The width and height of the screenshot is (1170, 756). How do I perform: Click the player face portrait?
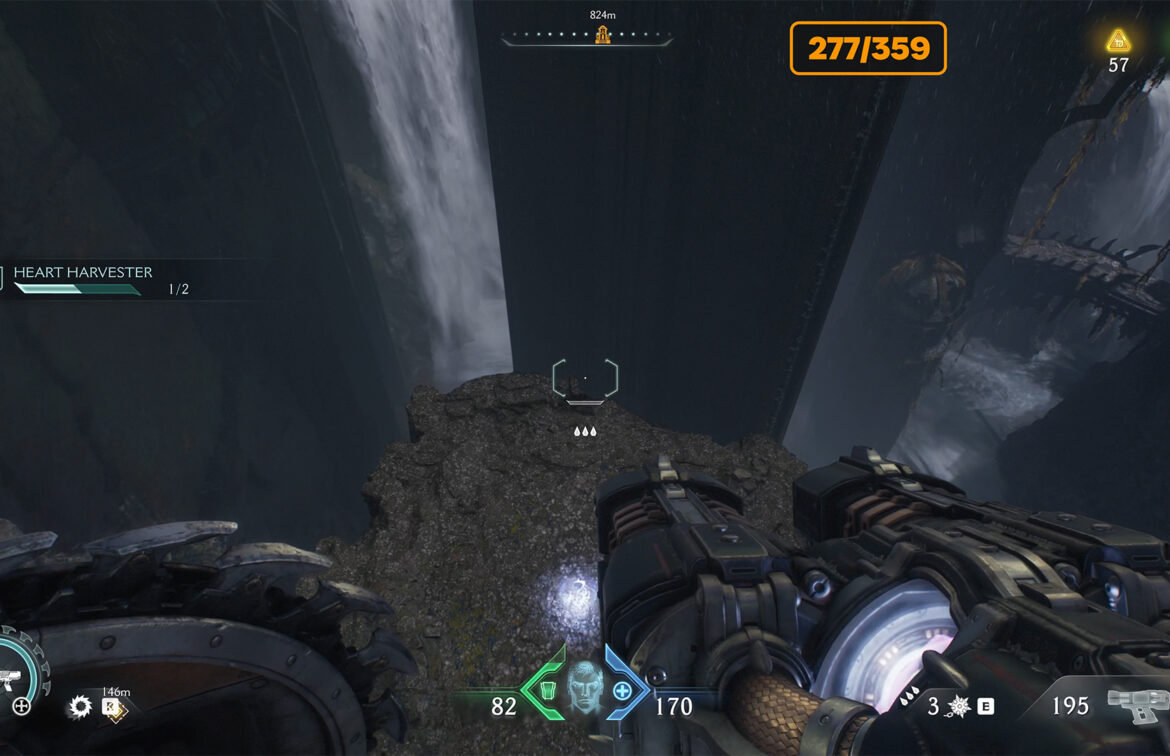point(585,687)
